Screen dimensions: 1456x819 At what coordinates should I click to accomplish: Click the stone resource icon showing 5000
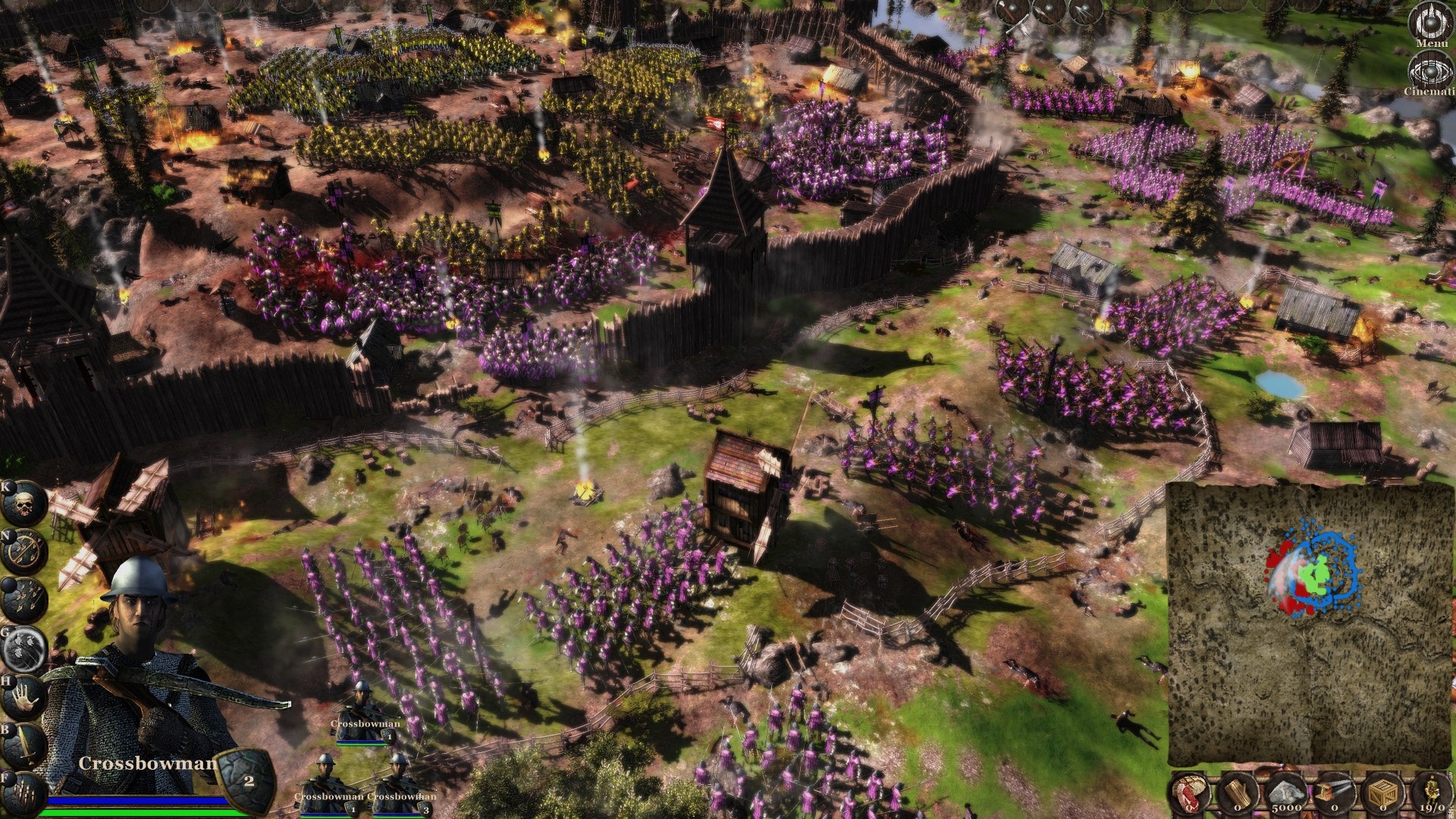(1287, 792)
